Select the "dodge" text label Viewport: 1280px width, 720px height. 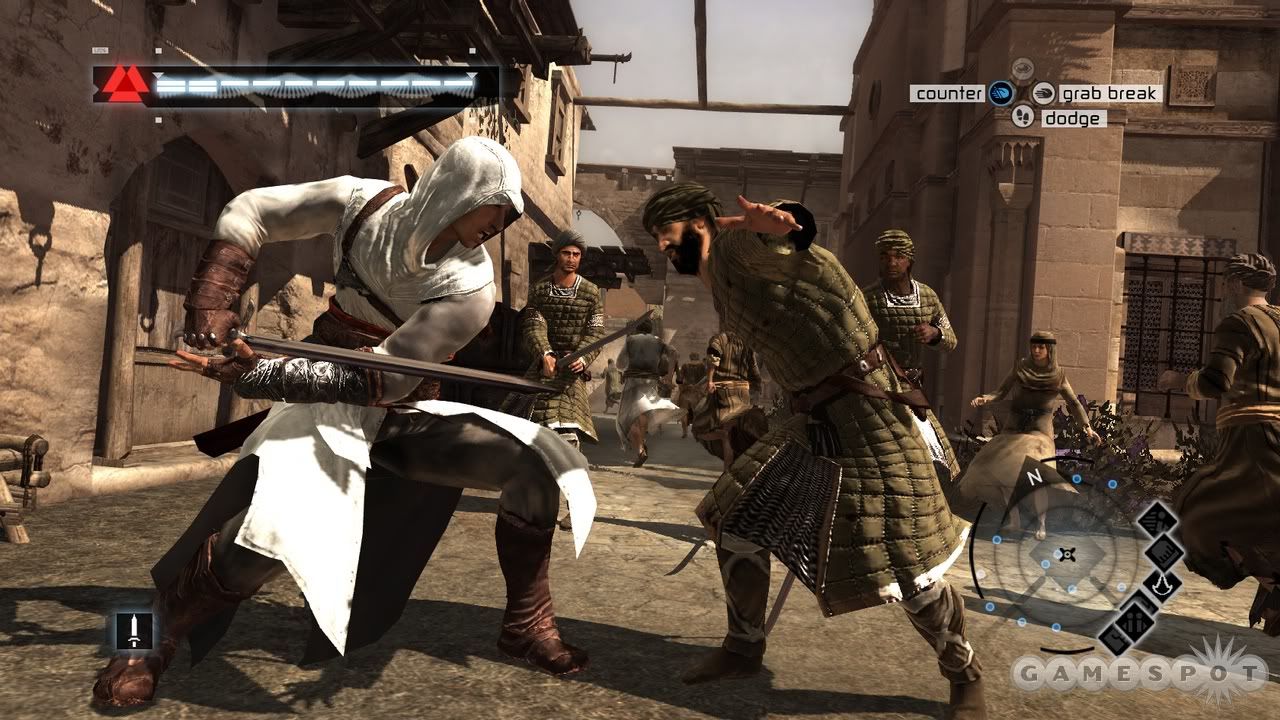pos(1073,118)
